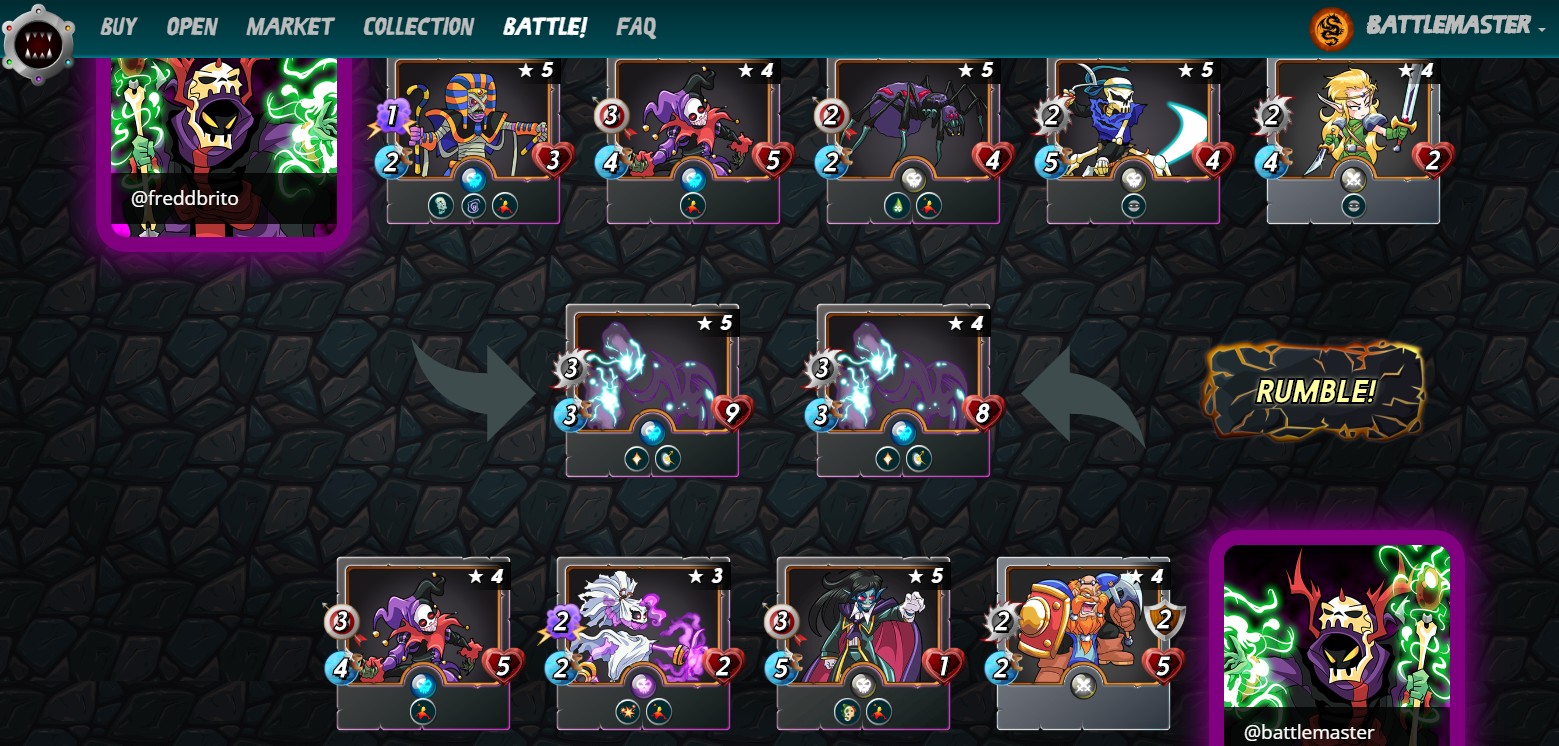
Task: Pick the skeleton assassin card
Action: [x=1133, y=130]
